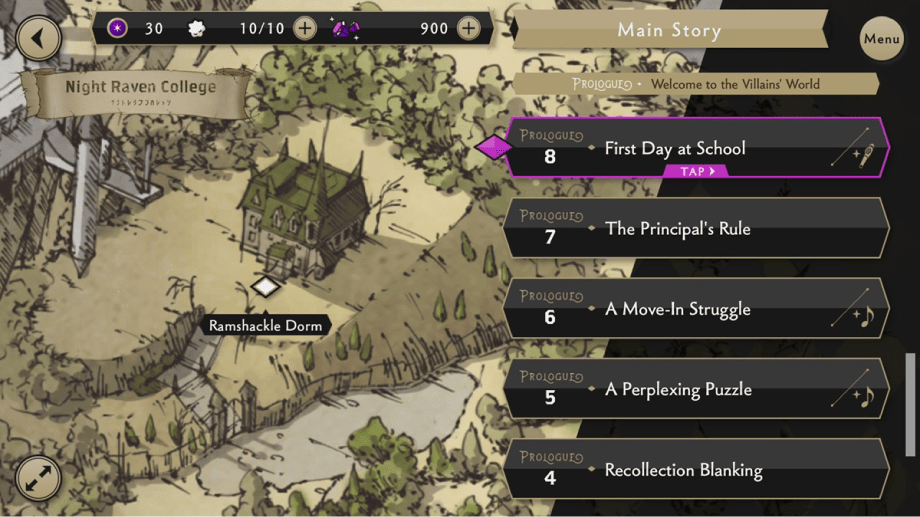Click the Night Raven College location banner

click(140, 92)
